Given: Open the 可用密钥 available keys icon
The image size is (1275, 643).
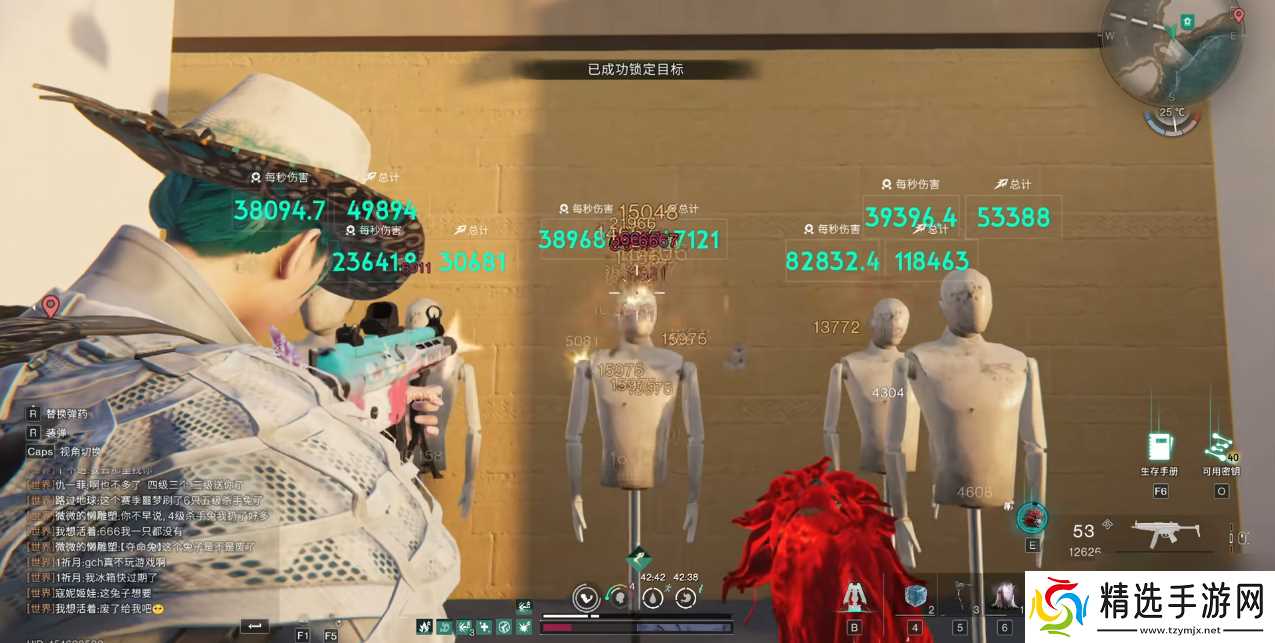Looking at the screenshot, I should point(1220,446).
